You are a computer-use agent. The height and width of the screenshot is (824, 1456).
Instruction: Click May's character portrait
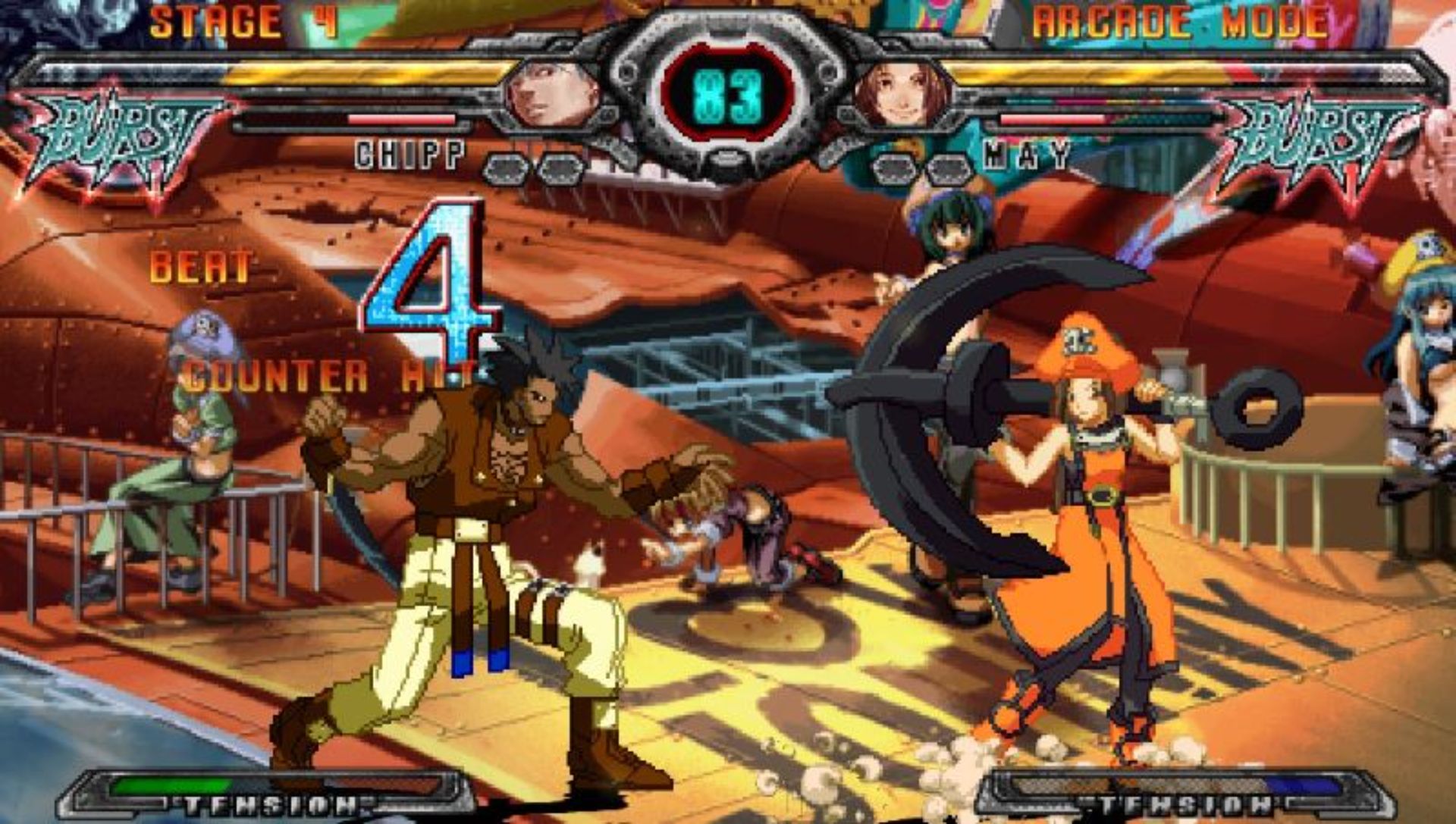(901, 94)
